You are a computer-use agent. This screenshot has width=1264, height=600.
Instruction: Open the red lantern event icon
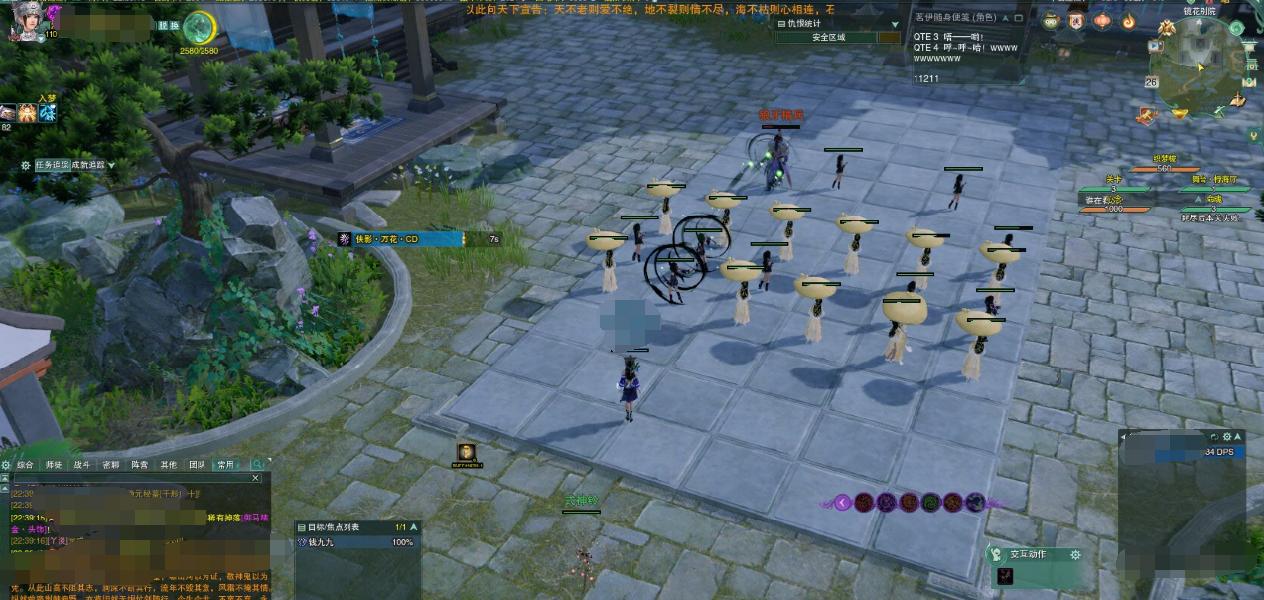1102,20
